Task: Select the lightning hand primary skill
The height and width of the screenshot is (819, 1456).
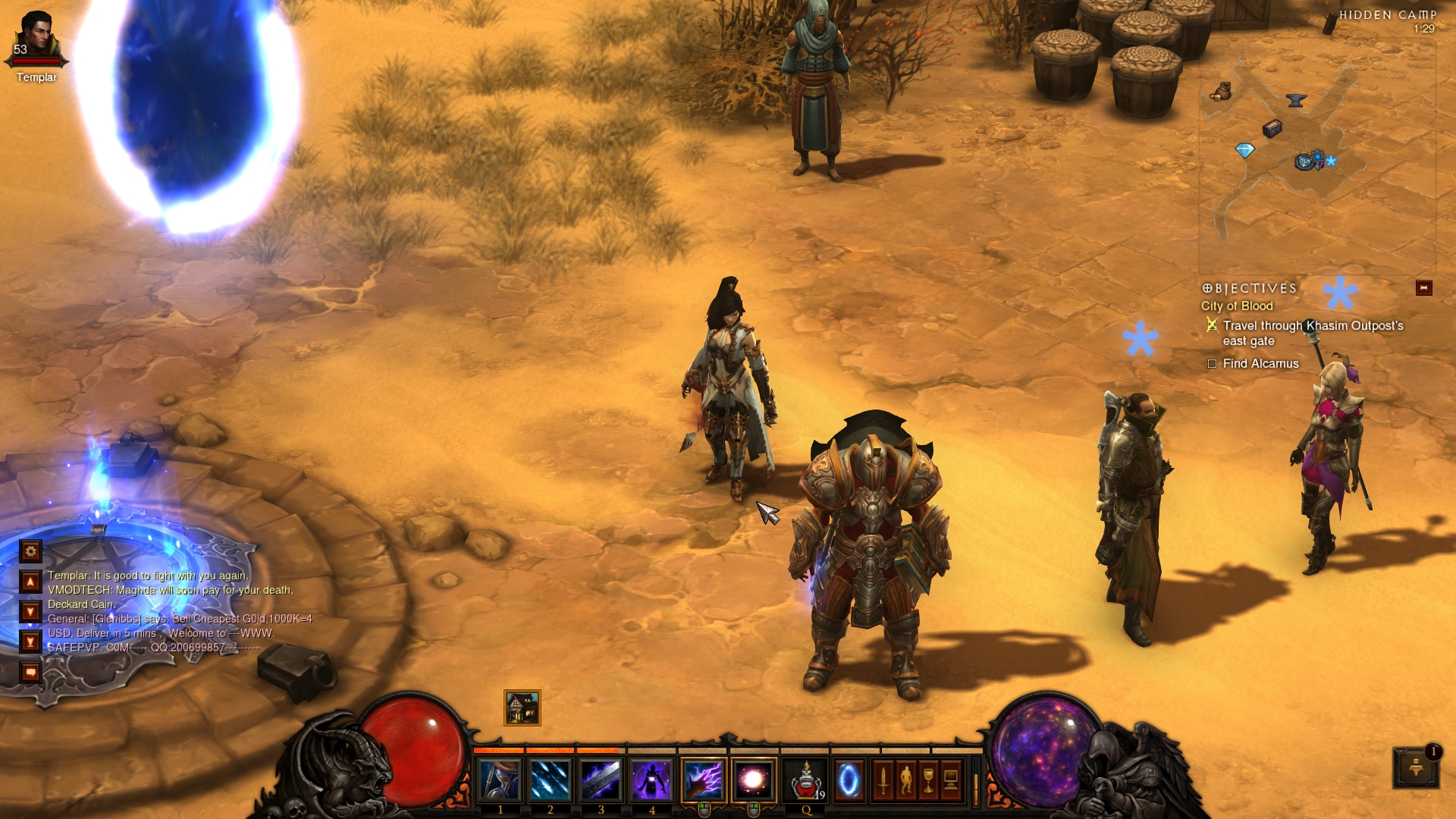Action: coord(703,780)
